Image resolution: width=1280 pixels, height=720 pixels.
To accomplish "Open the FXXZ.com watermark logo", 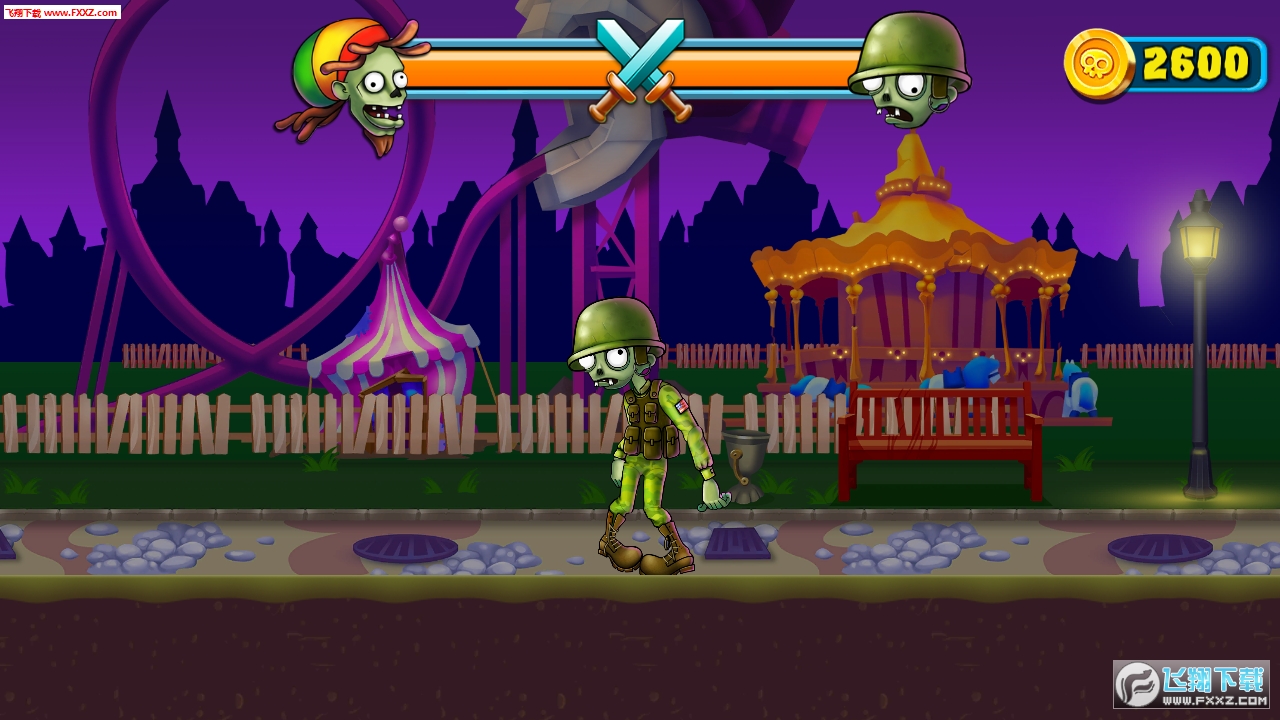I will 1191,684.
